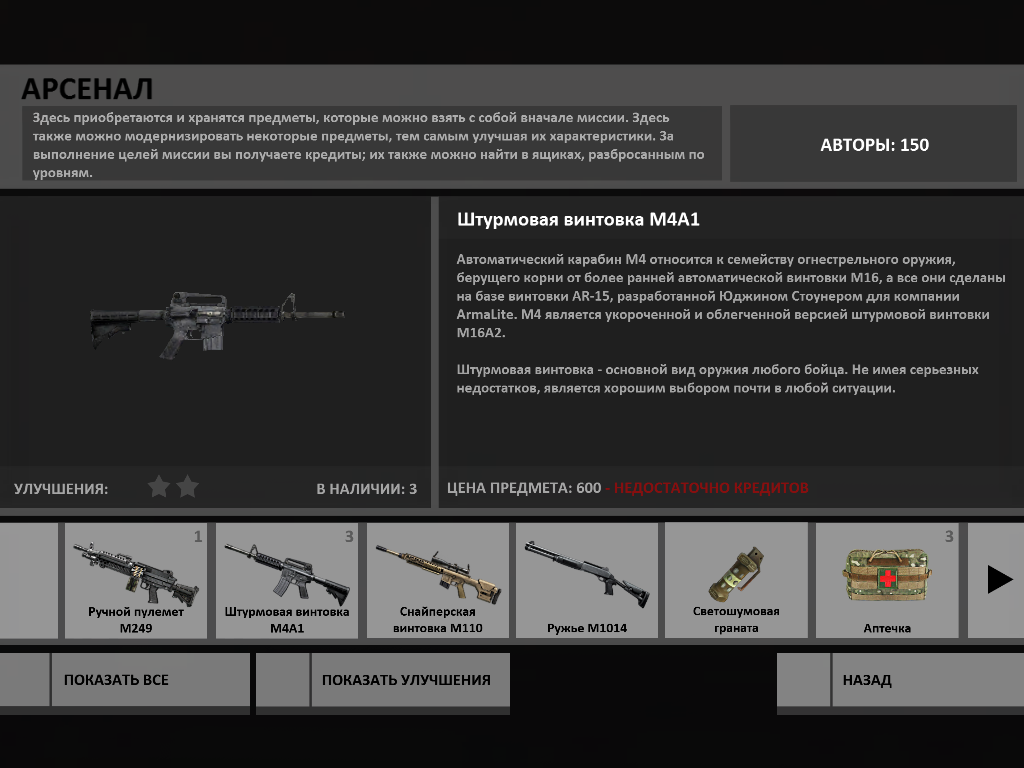The image size is (1024, 768).
Task: Select the flashbang grenade tile
Action: (x=736, y=580)
